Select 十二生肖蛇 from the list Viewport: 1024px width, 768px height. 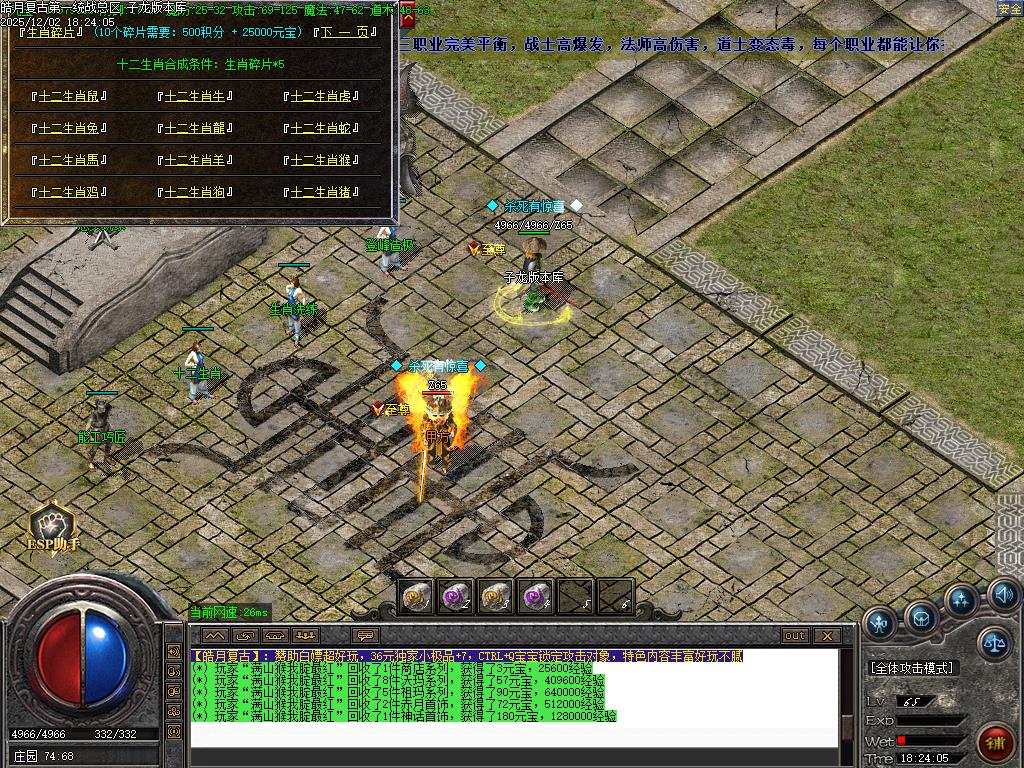pyautogui.click(x=321, y=129)
